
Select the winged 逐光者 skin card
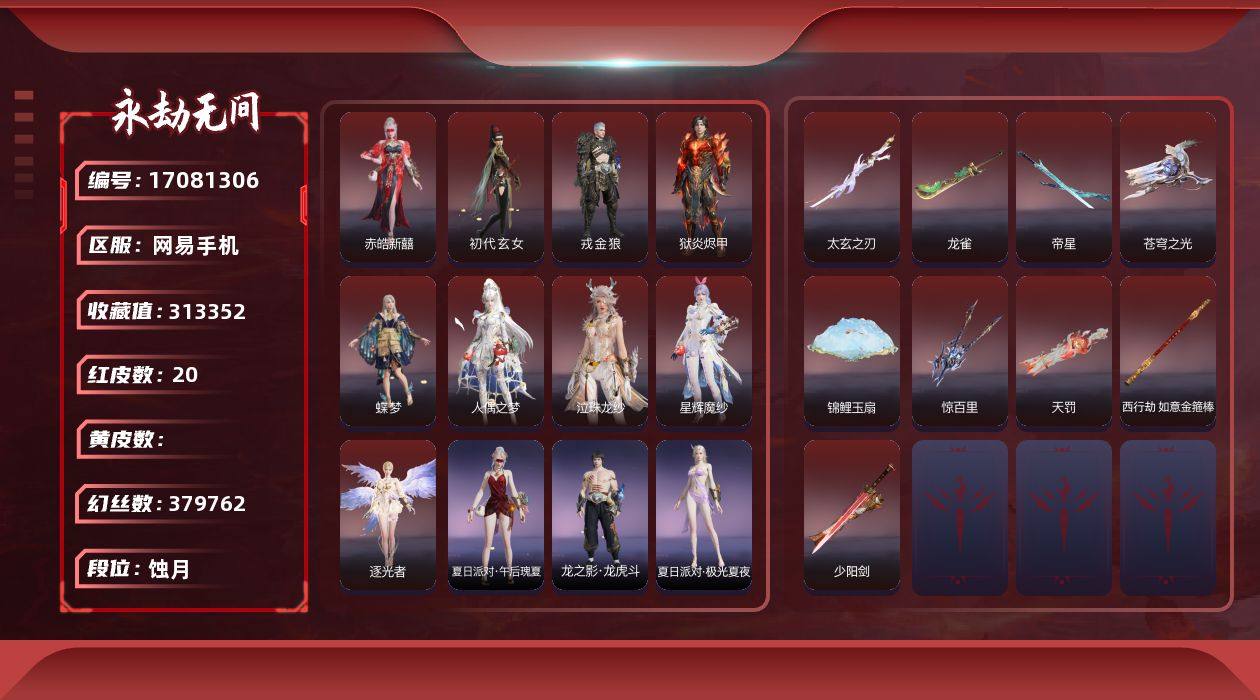click(x=388, y=515)
